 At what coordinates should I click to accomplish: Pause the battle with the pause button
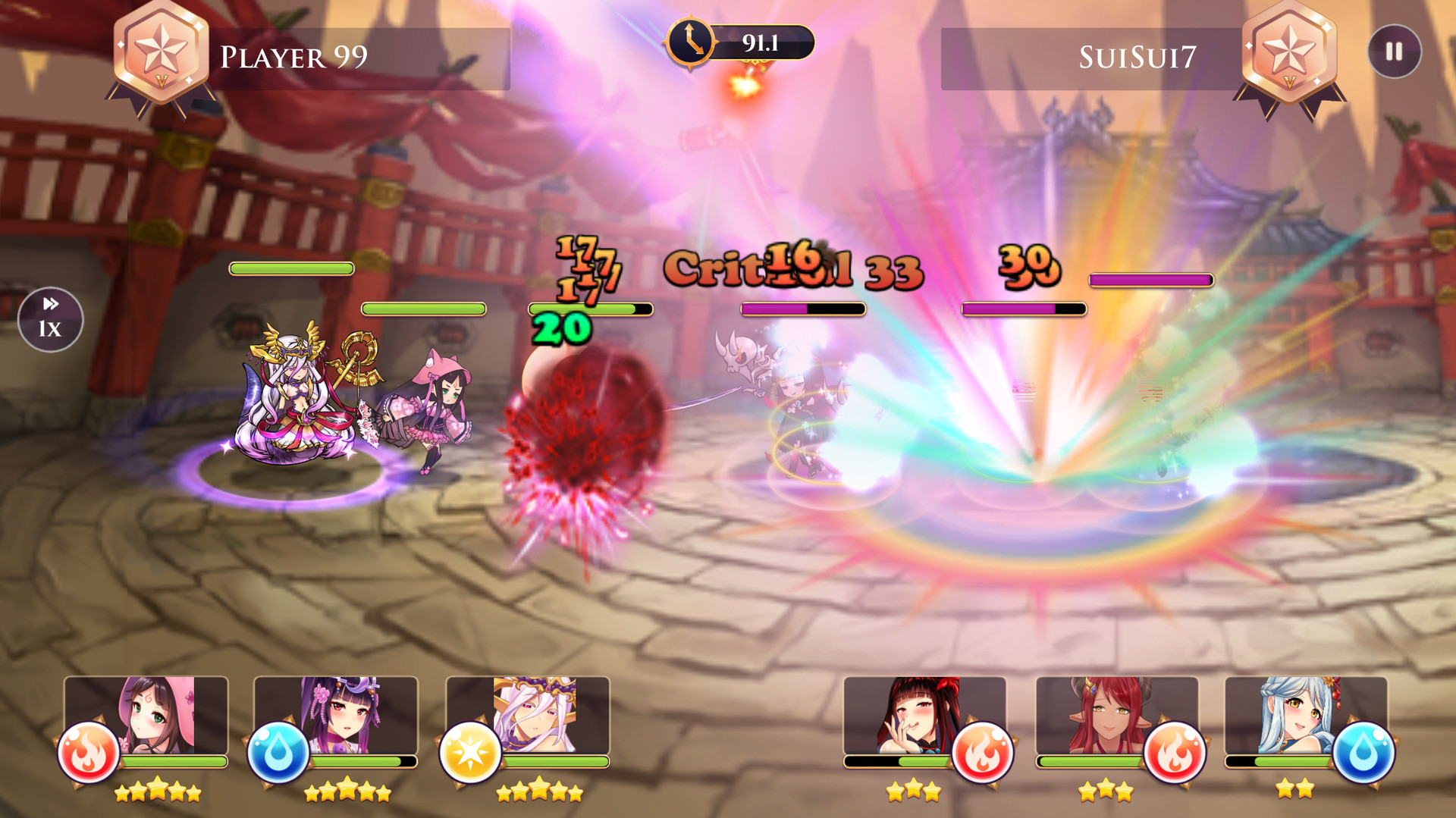(1393, 52)
